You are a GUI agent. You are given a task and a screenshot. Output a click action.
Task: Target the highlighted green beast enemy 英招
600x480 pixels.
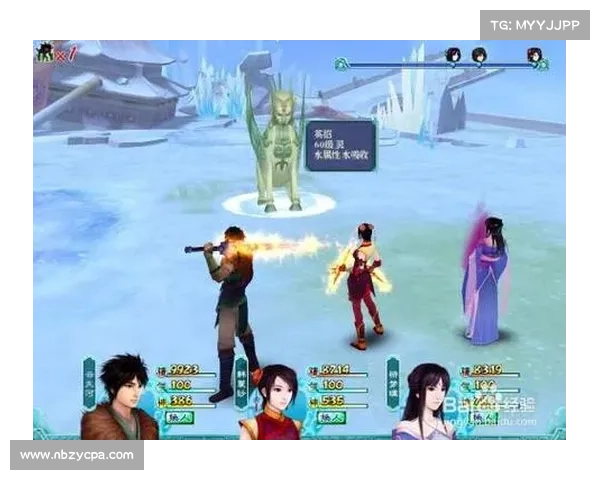tap(277, 152)
